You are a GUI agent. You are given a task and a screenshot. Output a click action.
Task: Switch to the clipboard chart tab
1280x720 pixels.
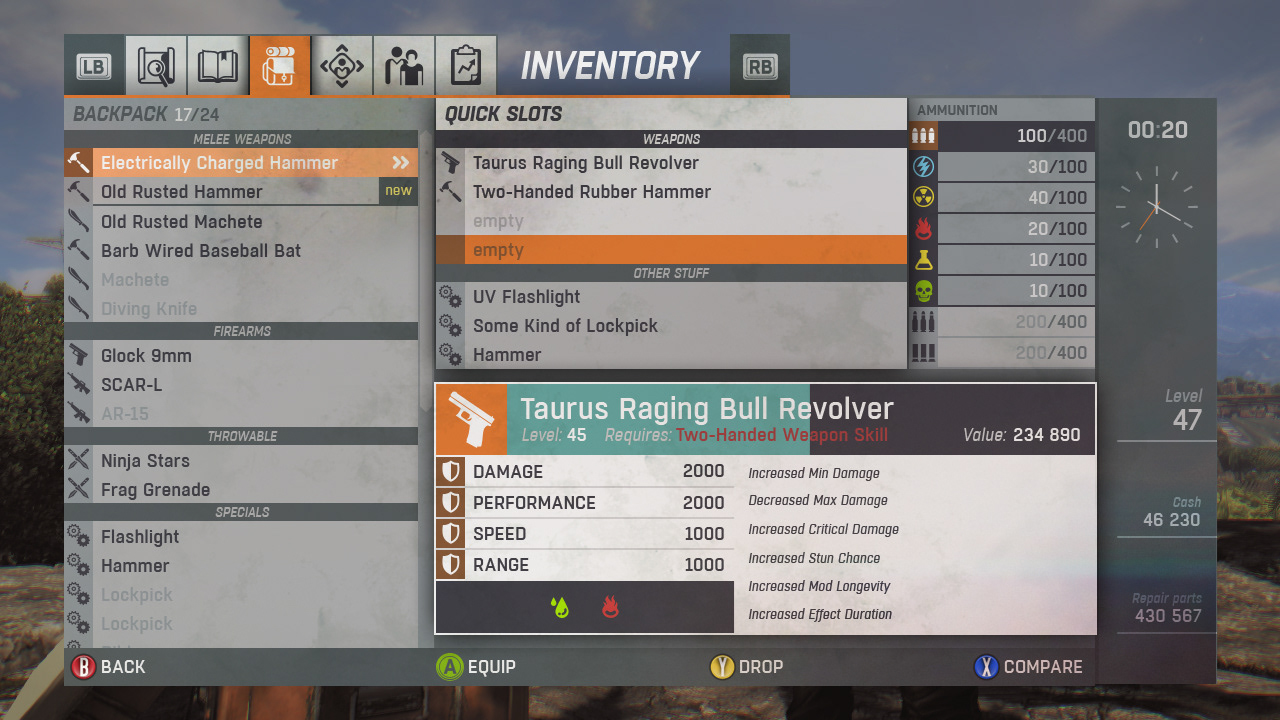coord(466,66)
